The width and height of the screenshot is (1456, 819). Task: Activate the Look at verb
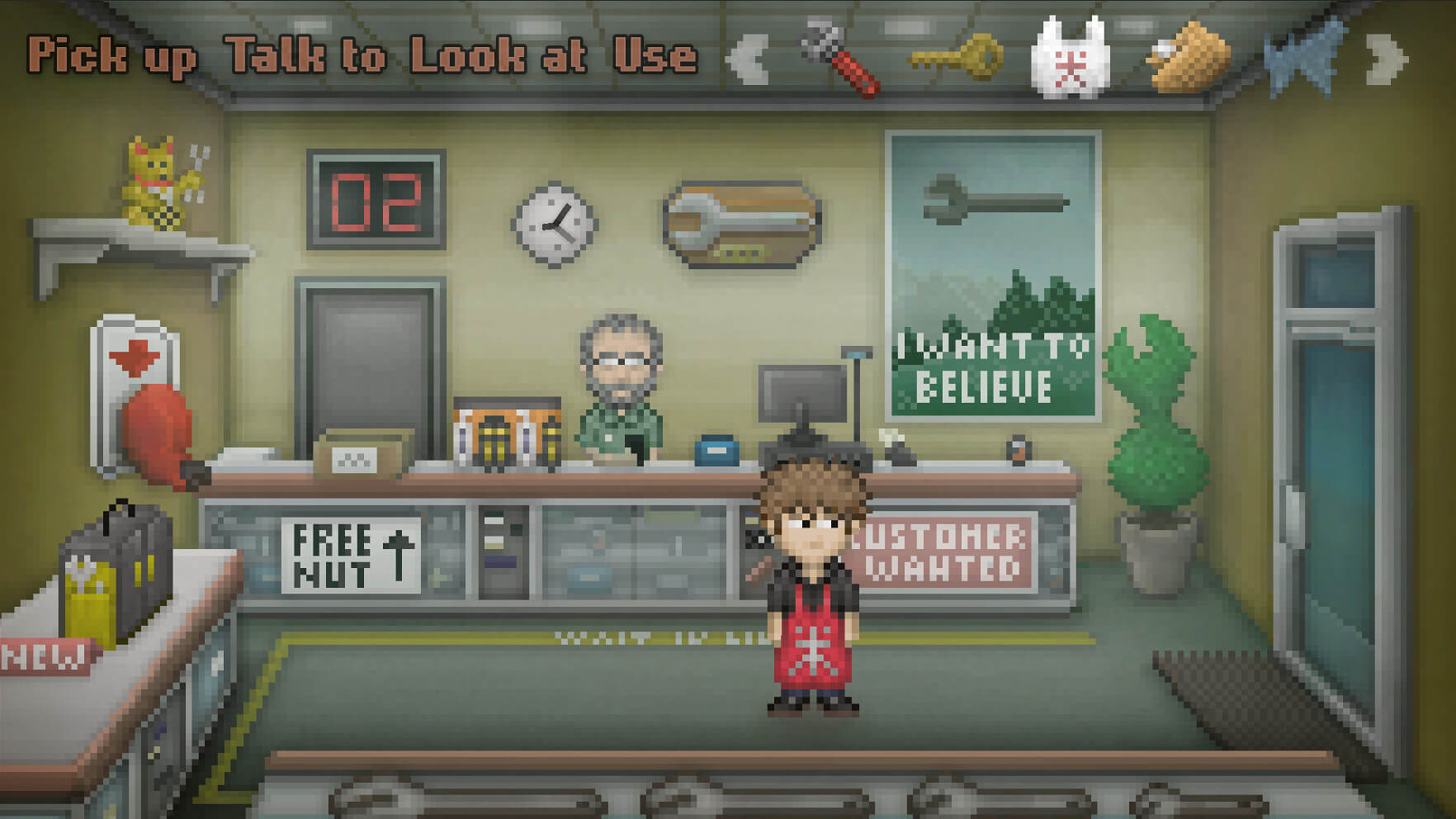tap(498, 56)
